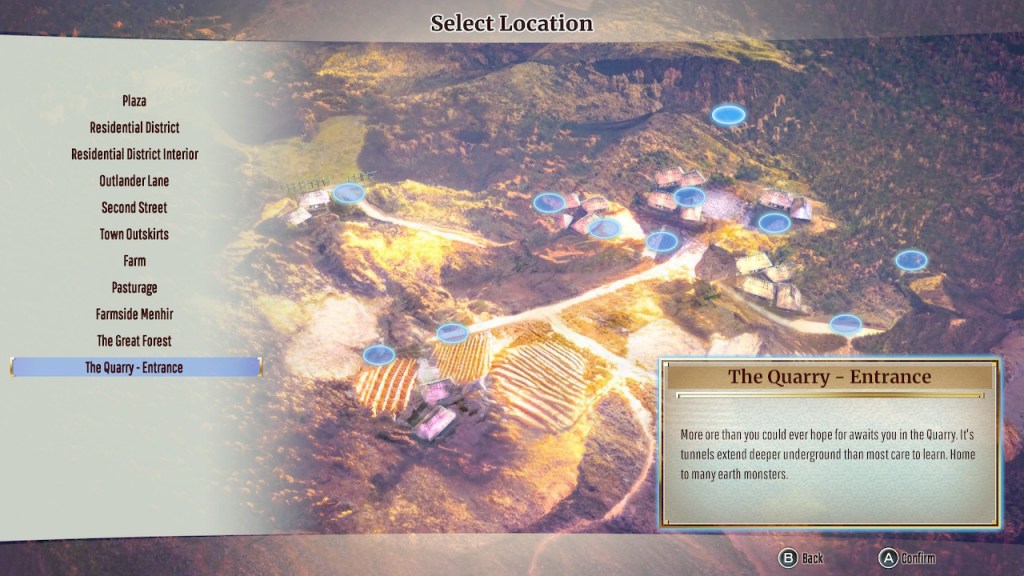The height and width of the screenshot is (576, 1024).
Task: Choose Second Street as destination
Action: coord(135,208)
